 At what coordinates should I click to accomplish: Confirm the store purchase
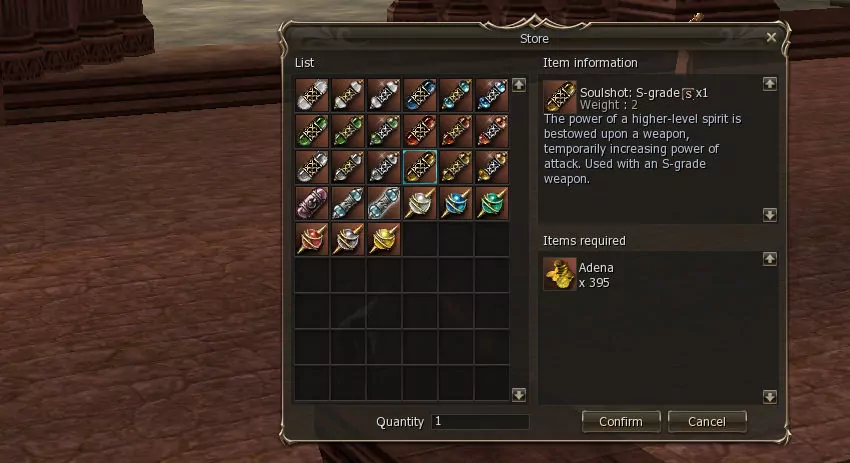tap(620, 421)
